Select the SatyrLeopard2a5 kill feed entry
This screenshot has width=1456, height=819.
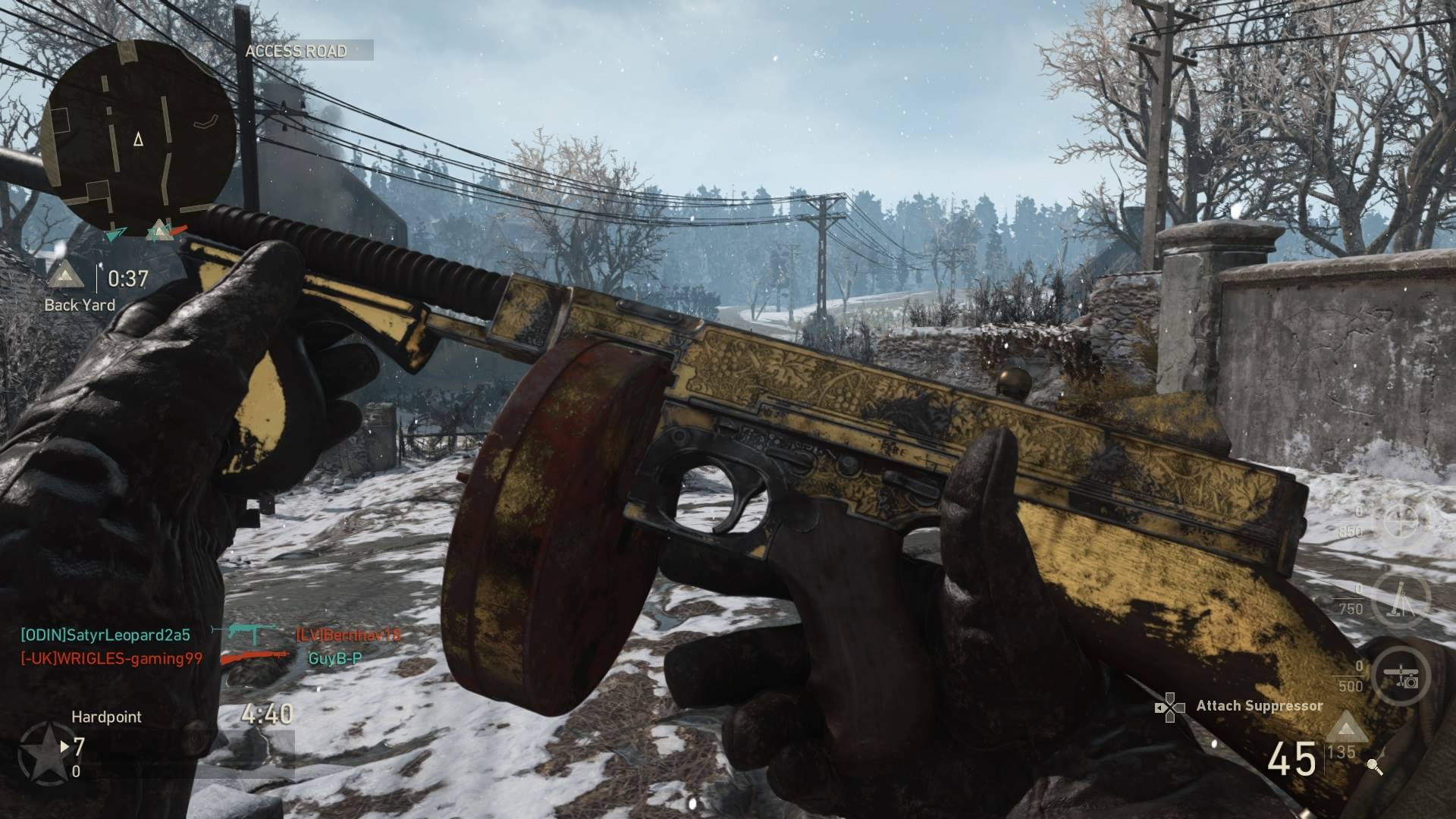point(105,635)
